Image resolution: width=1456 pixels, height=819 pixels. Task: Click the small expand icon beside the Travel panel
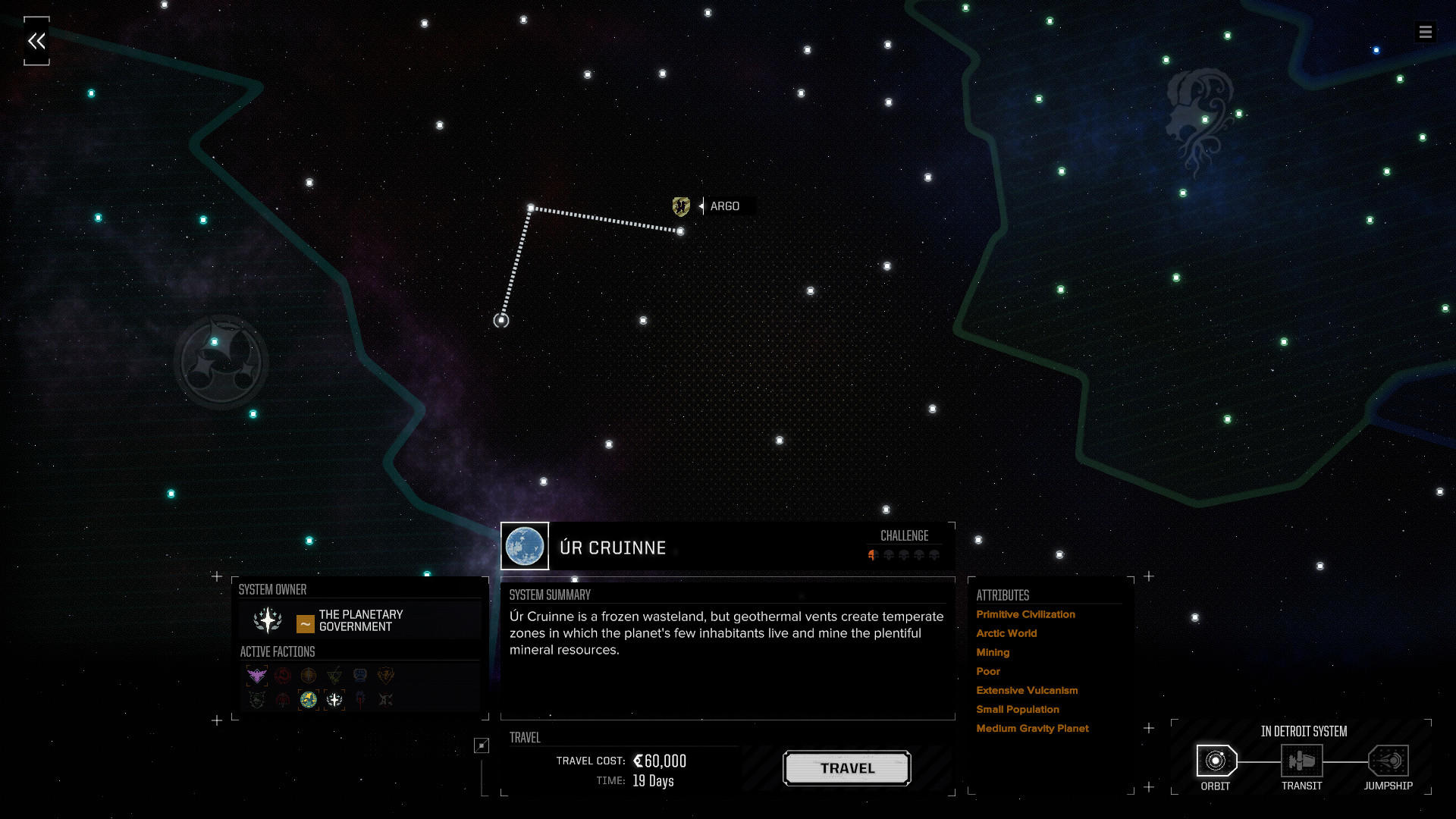point(480,745)
